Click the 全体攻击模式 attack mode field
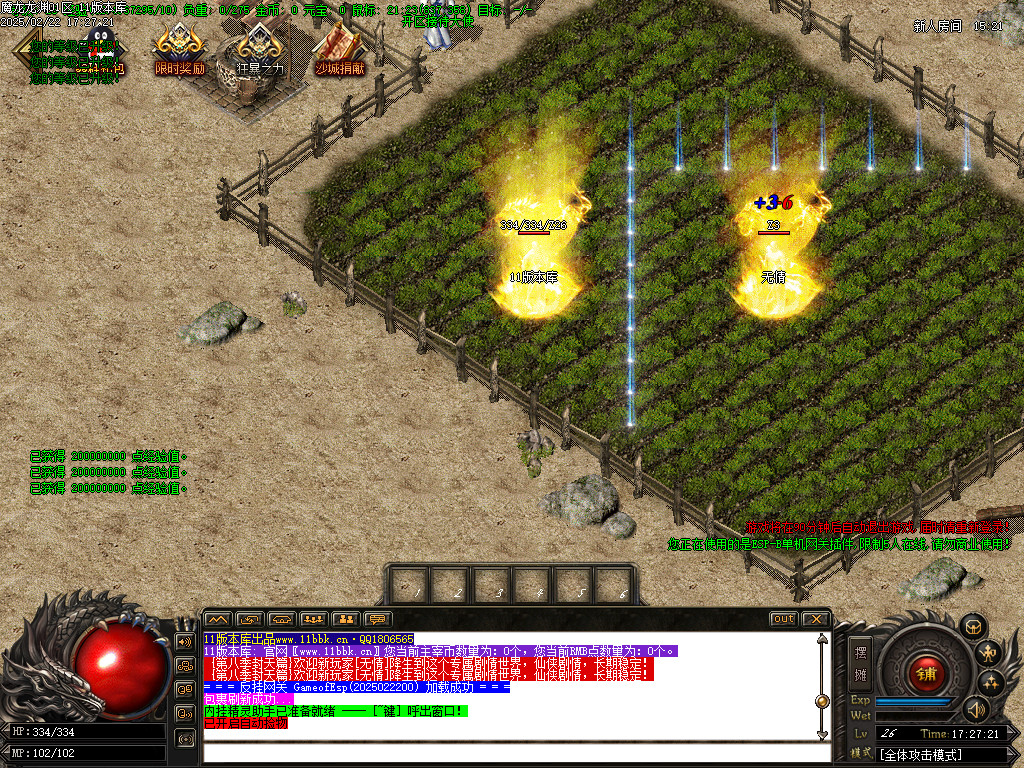The width and height of the screenshot is (1024, 768). 940,754
